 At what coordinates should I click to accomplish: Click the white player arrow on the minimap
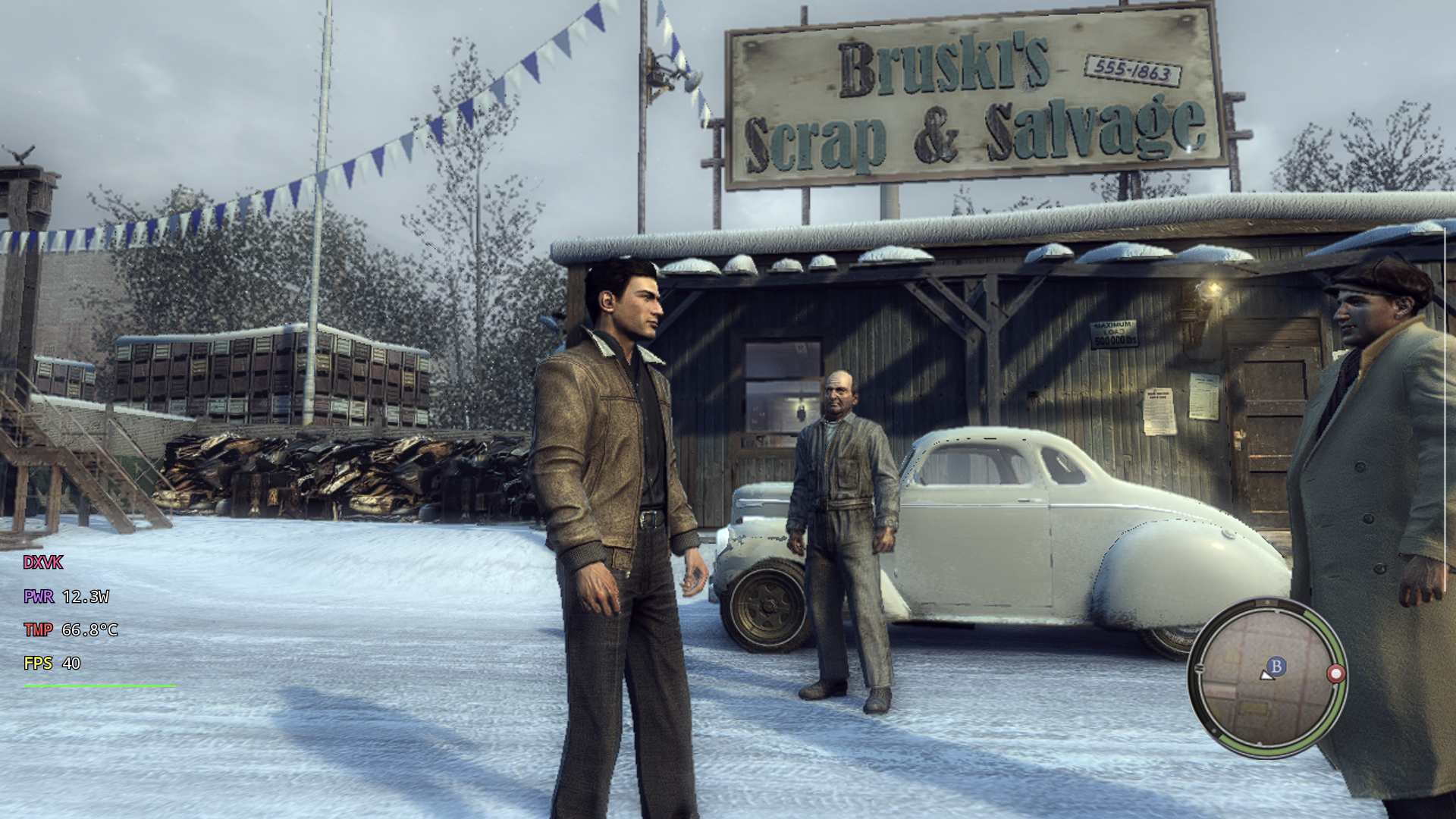(1266, 674)
